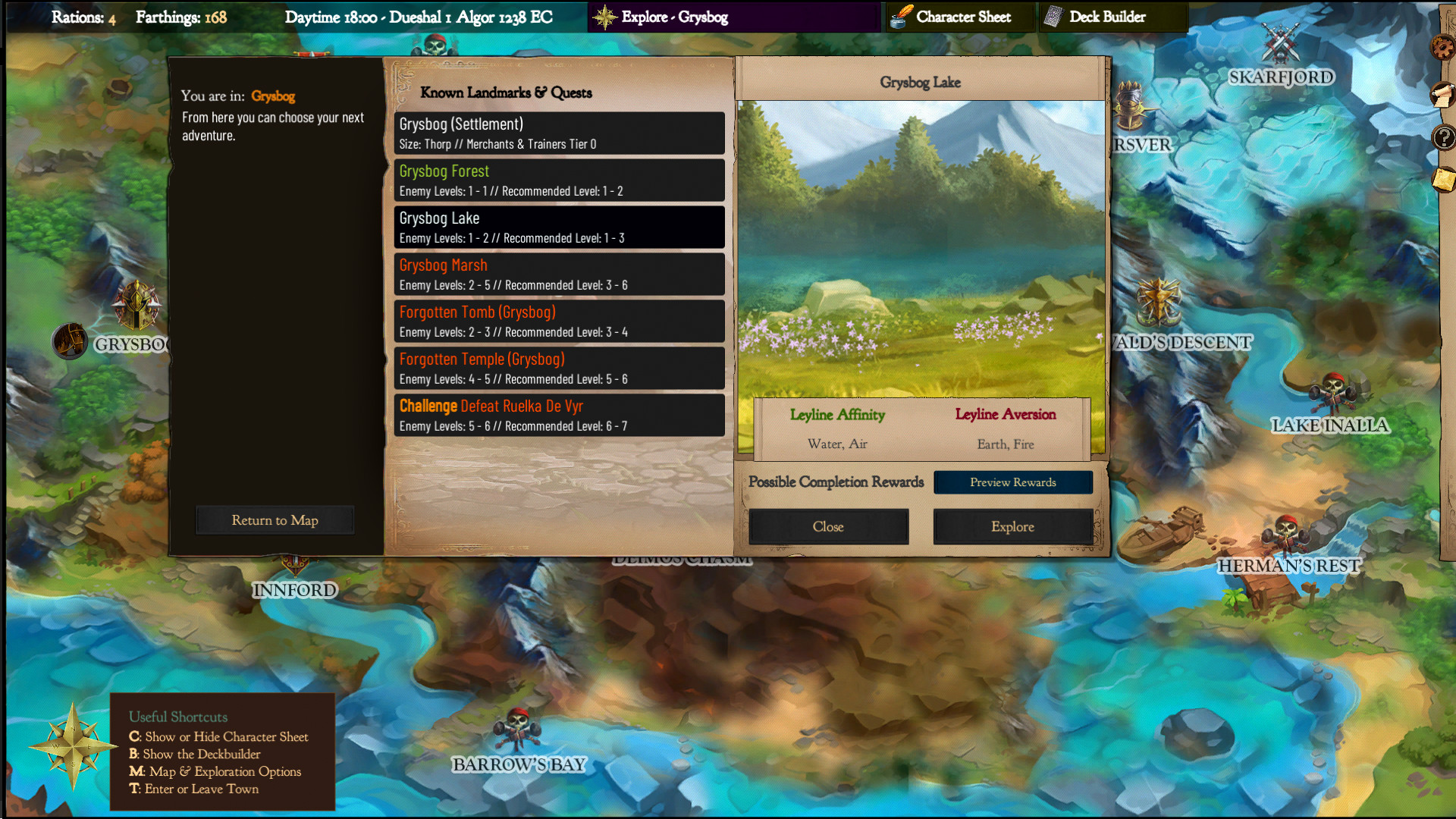This screenshot has width=1456, height=819.
Task: Click Return to Map
Action: coord(275,519)
